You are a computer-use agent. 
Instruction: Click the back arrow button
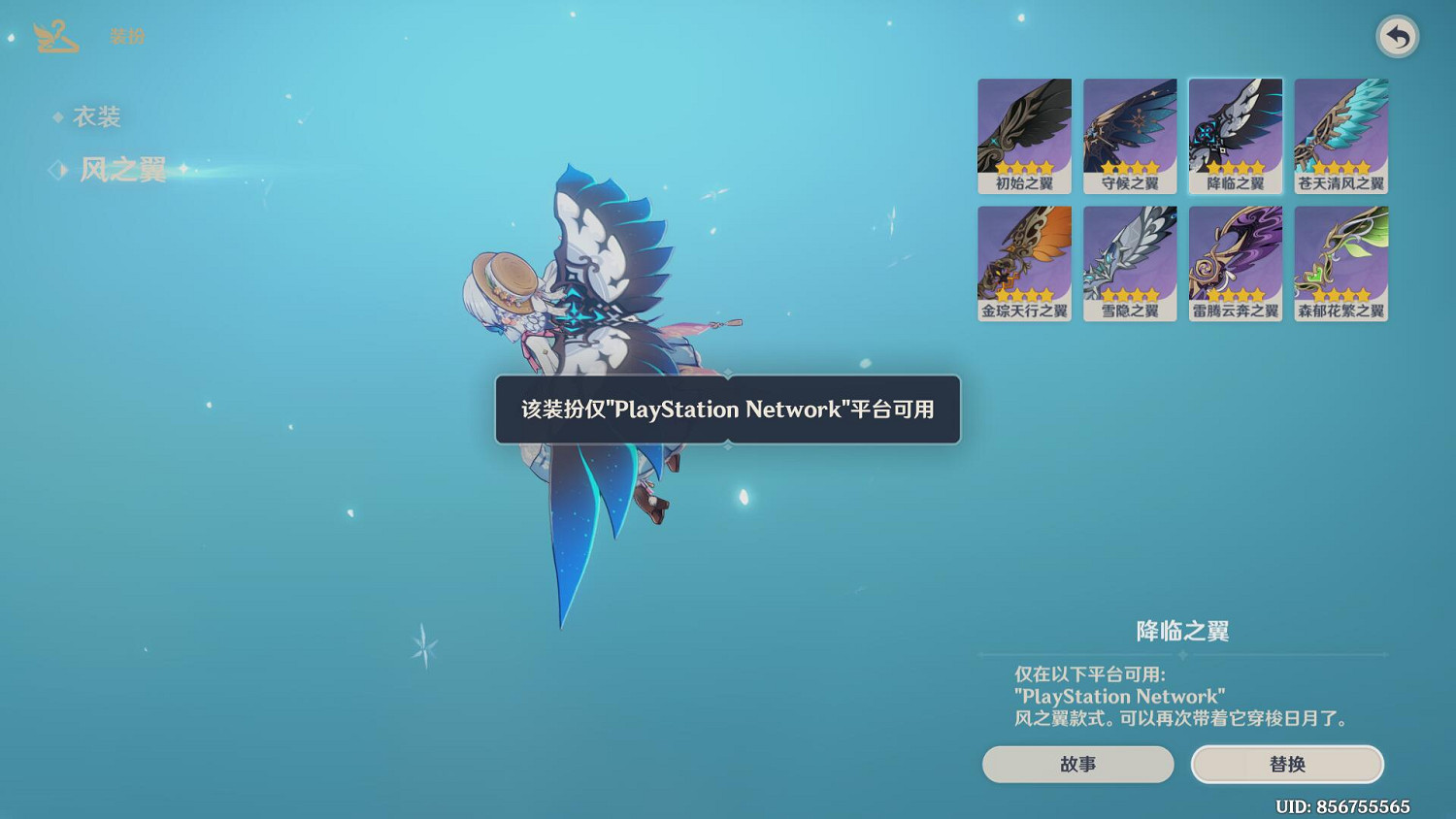pyautogui.click(x=1396, y=38)
